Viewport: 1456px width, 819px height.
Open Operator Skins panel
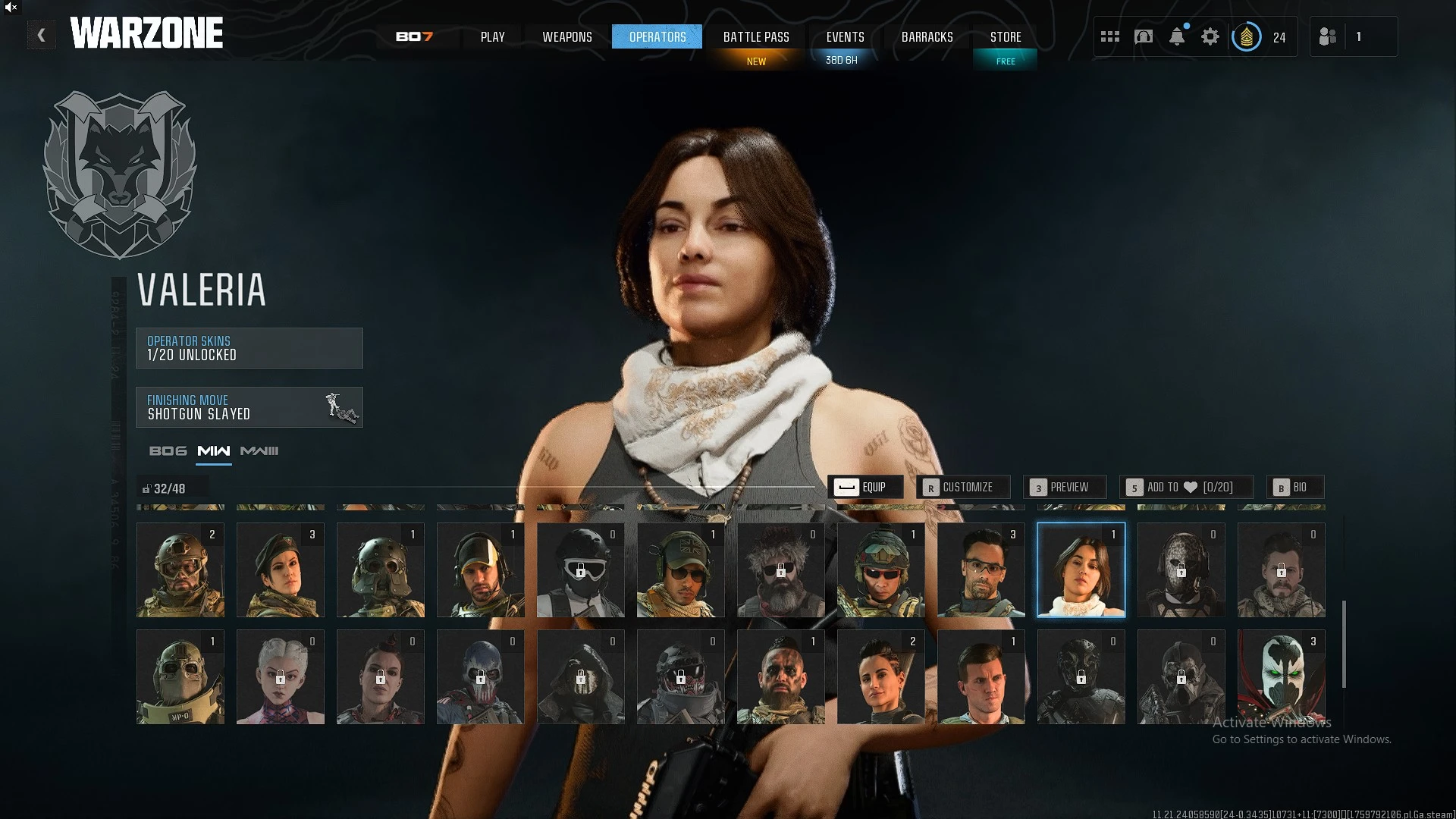coord(249,348)
